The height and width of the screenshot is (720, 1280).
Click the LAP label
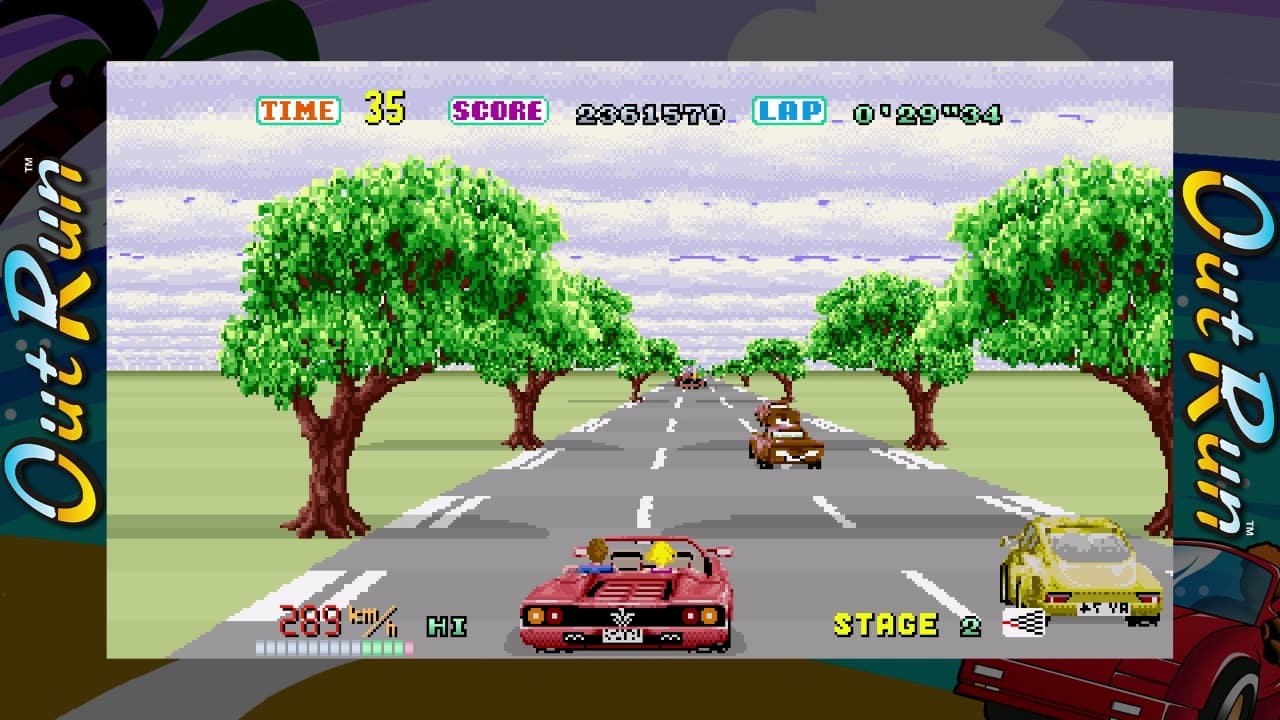pos(788,110)
